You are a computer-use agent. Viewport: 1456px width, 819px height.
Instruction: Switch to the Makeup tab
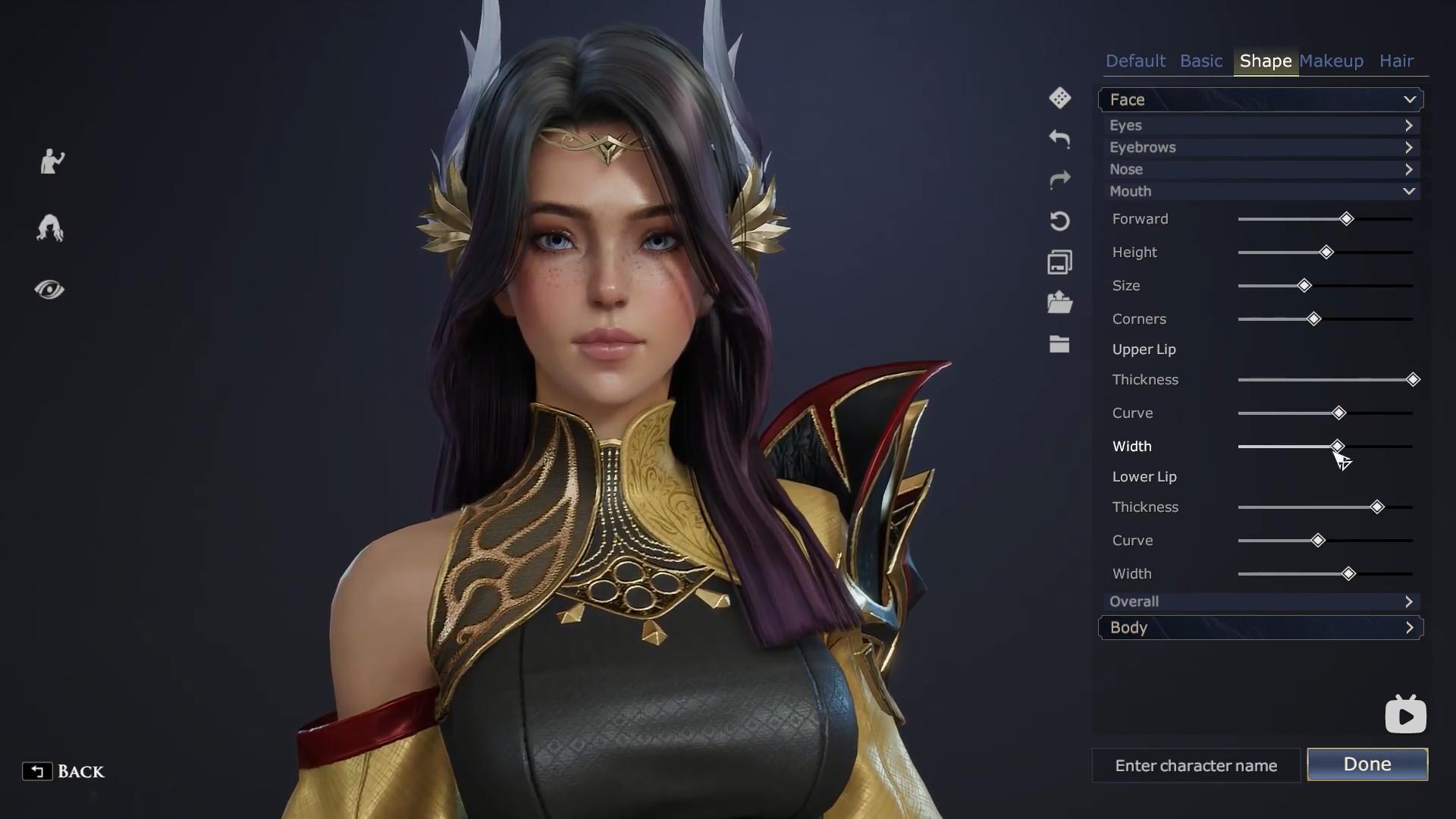pos(1331,61)
